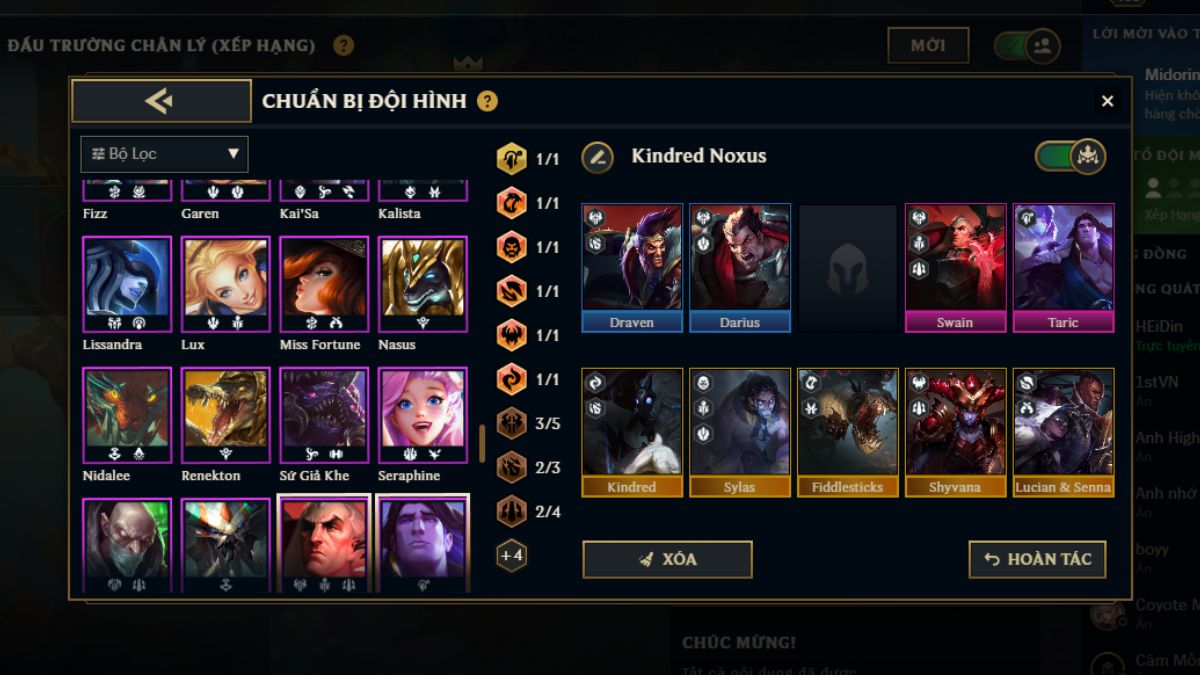Image resolution: width=1200 pixels, height=675 pixels.
Task: Undo with the HOÀN TÁC button
Action: pos(1037,559)
